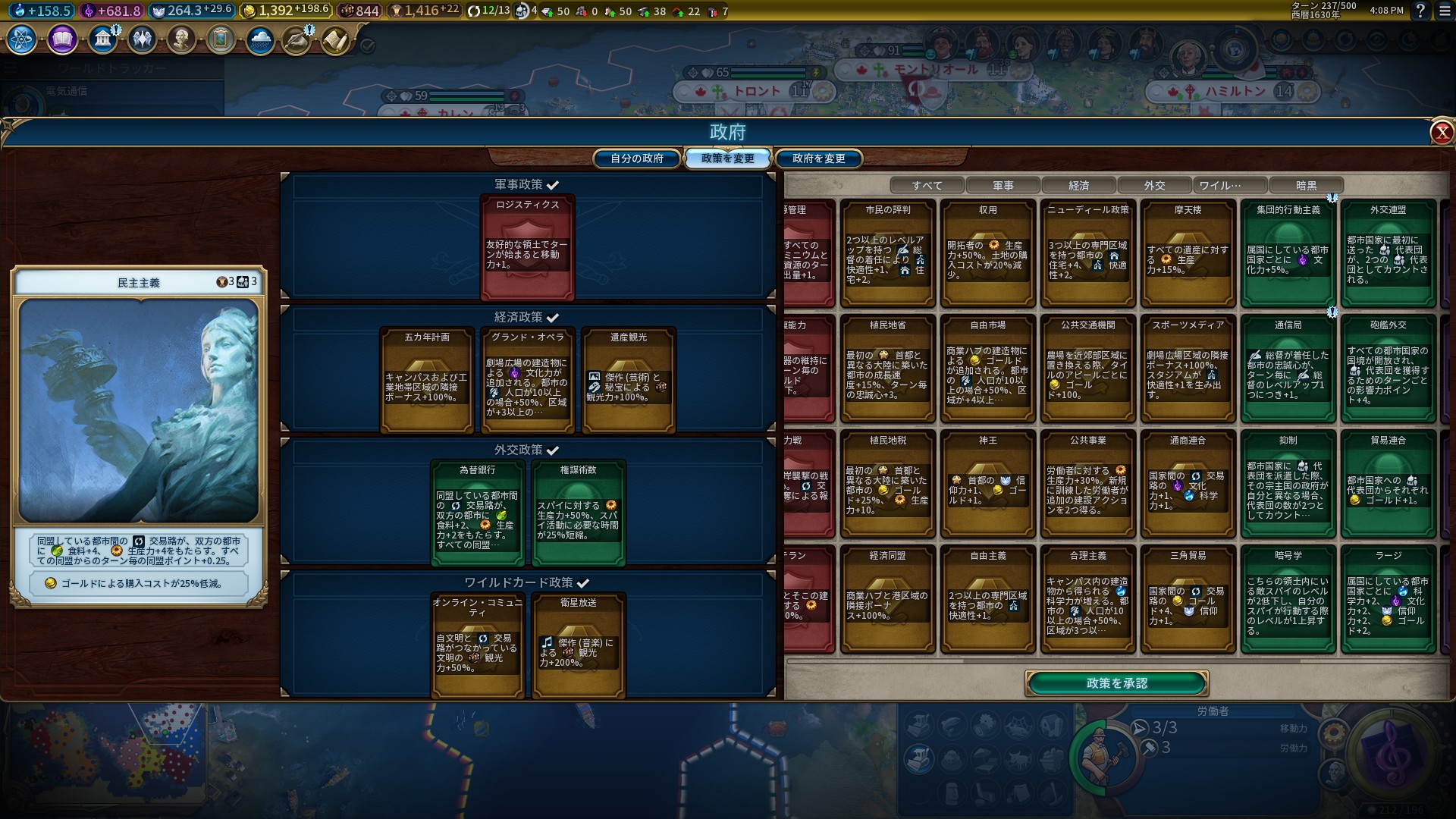
Task: Open the civics tree book icon
Action: (x=62, y=39)
